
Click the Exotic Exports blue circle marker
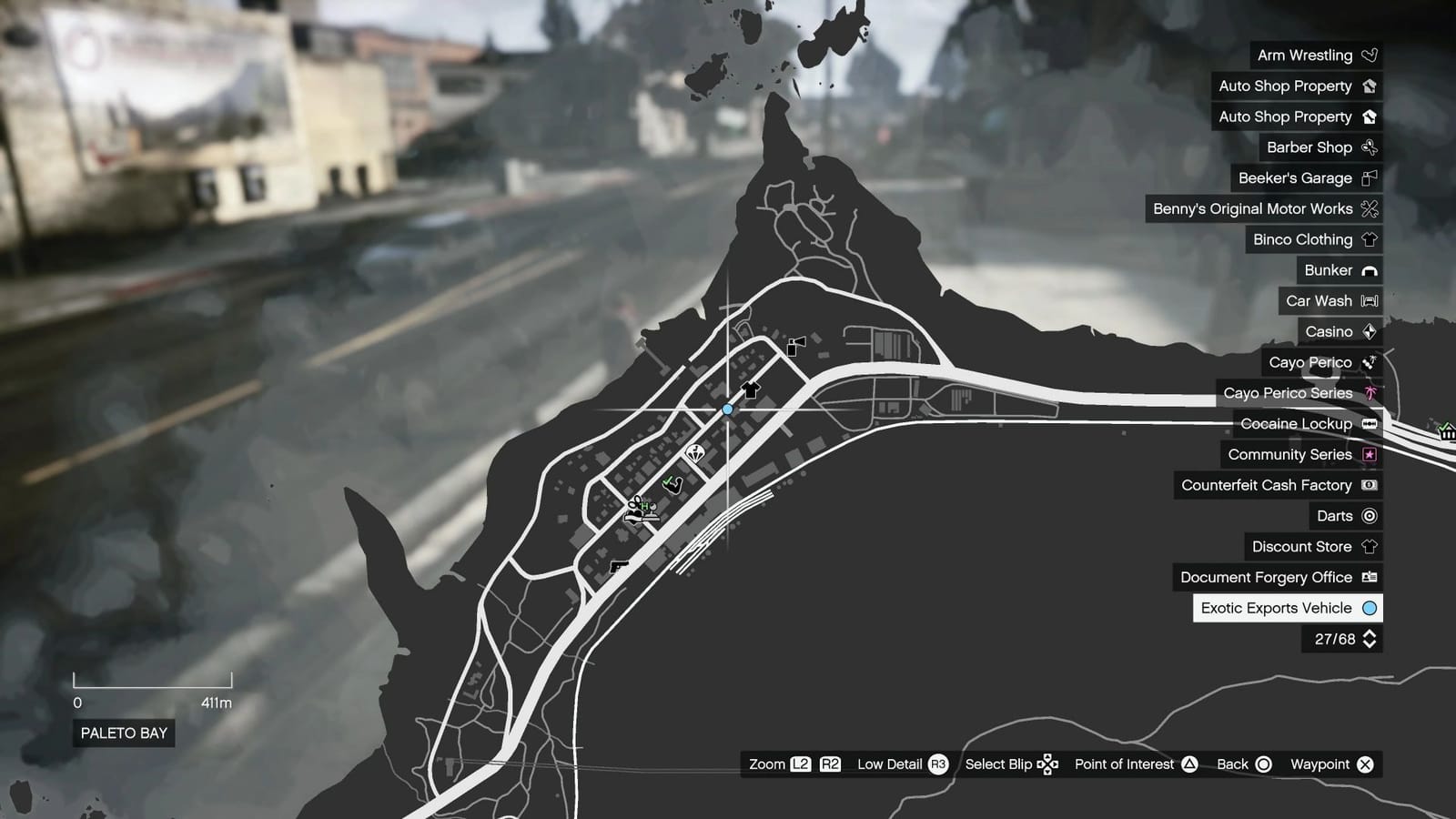coord(727,409)
